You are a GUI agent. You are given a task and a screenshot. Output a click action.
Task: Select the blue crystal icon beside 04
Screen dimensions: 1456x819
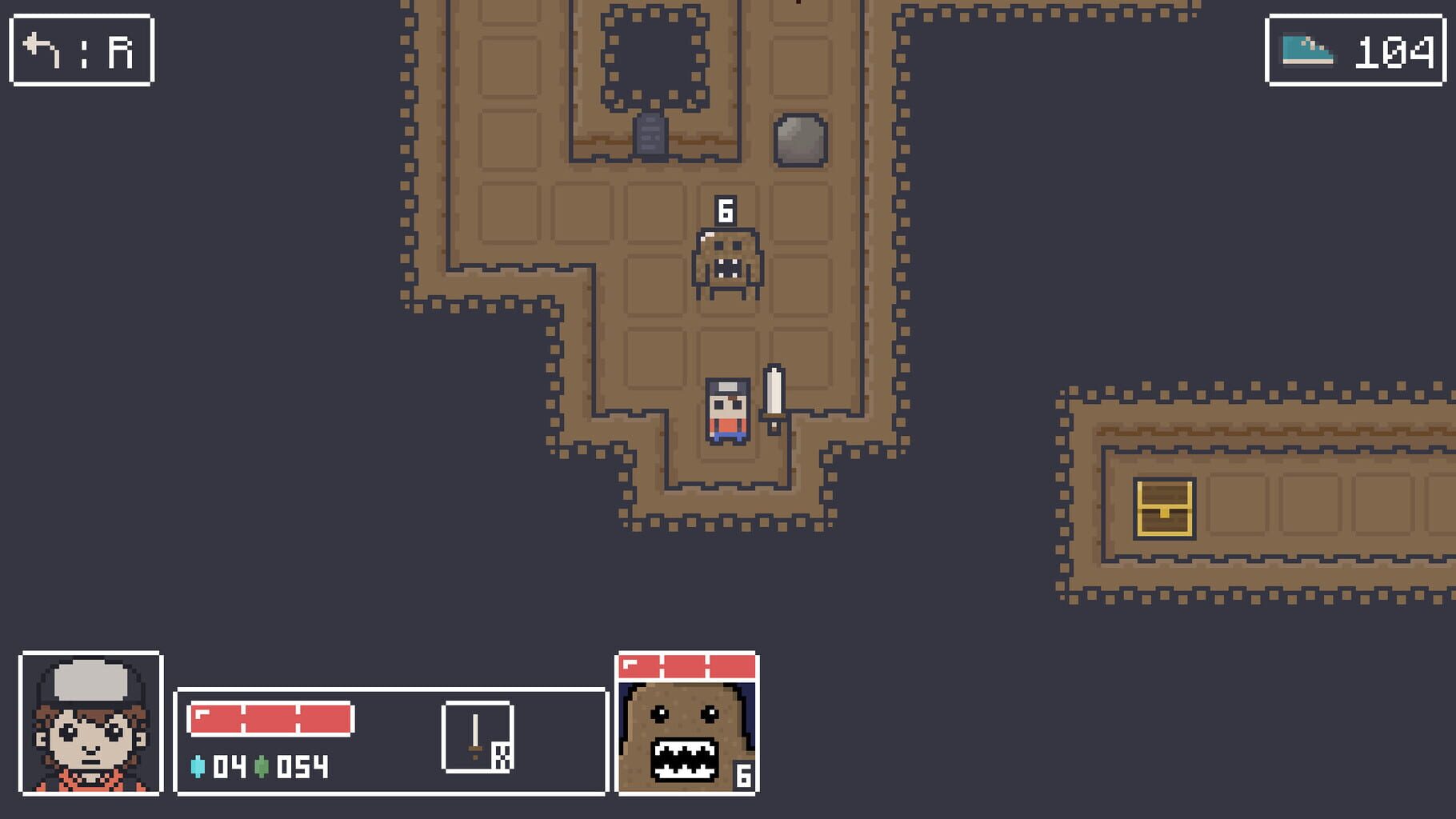click(199, 765)
